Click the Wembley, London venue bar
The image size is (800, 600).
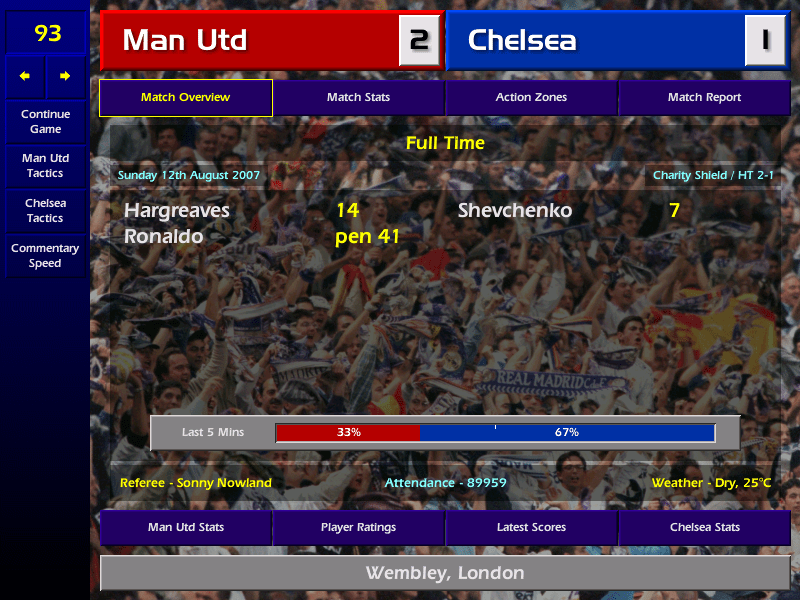445,573
